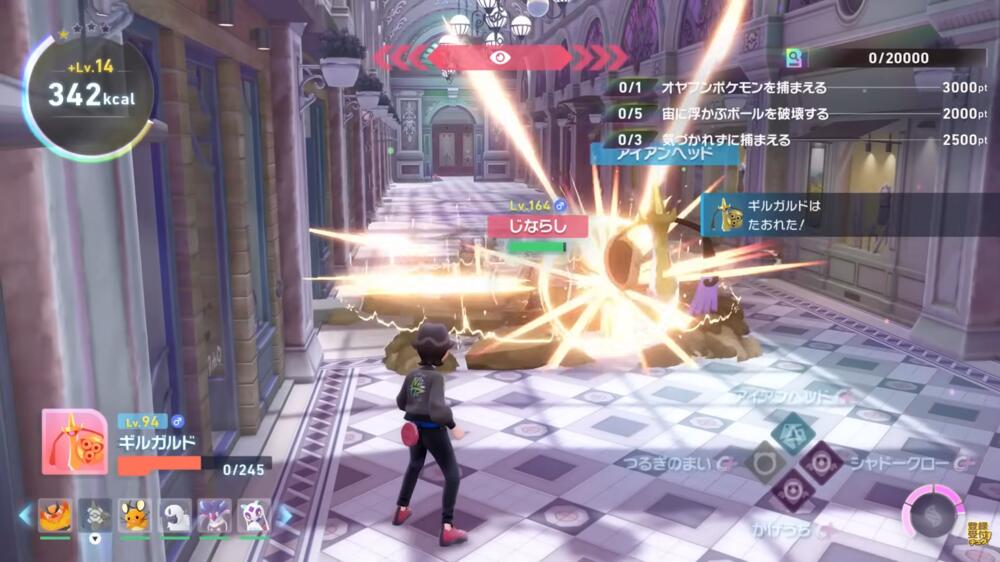The height and width of the screenshot is (562, 1000).
Task: Click the red eye alert indicator
Action: pyautogui.click(x=500, y=57)
